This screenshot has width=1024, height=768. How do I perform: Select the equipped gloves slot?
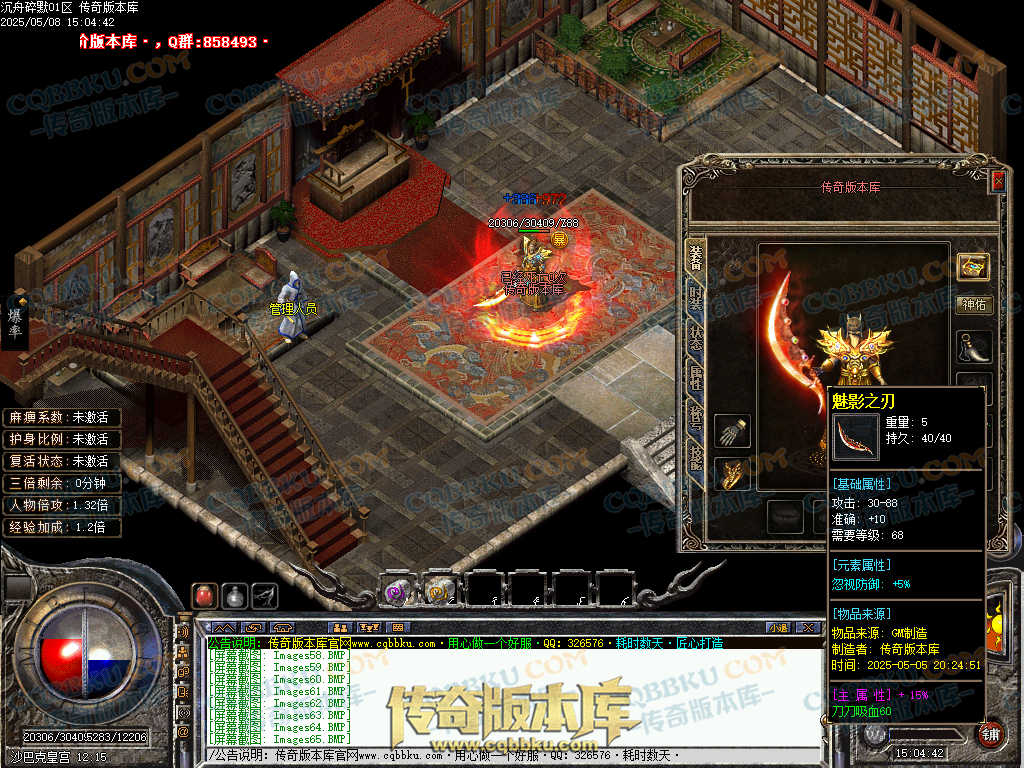731,432
